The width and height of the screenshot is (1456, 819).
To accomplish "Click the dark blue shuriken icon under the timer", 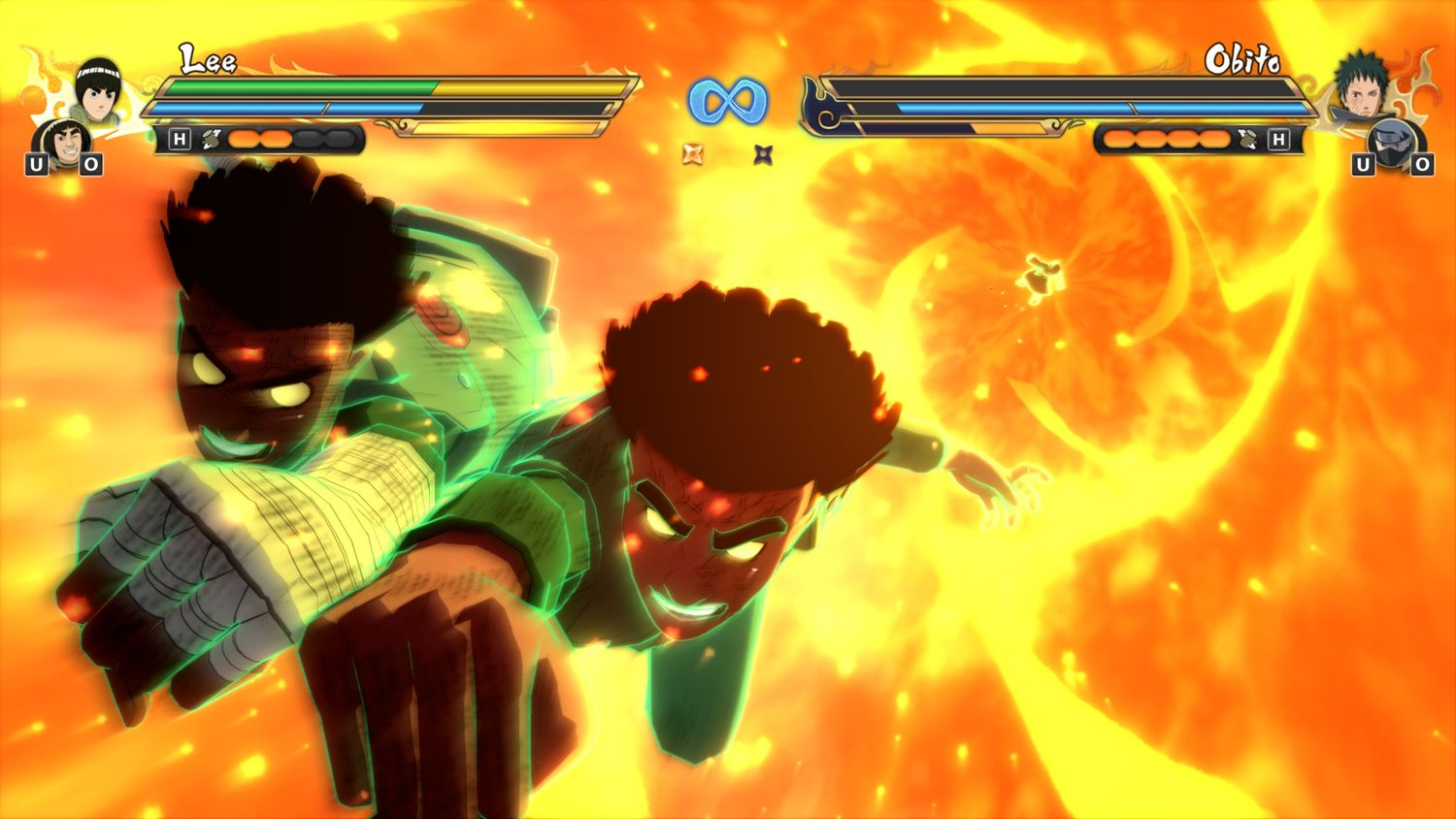I will (x=763, y=153).
